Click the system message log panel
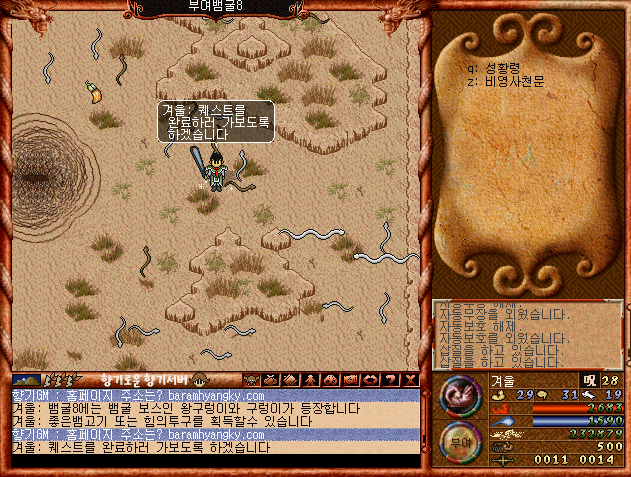The image size is (631, 477). pos(530,335)
